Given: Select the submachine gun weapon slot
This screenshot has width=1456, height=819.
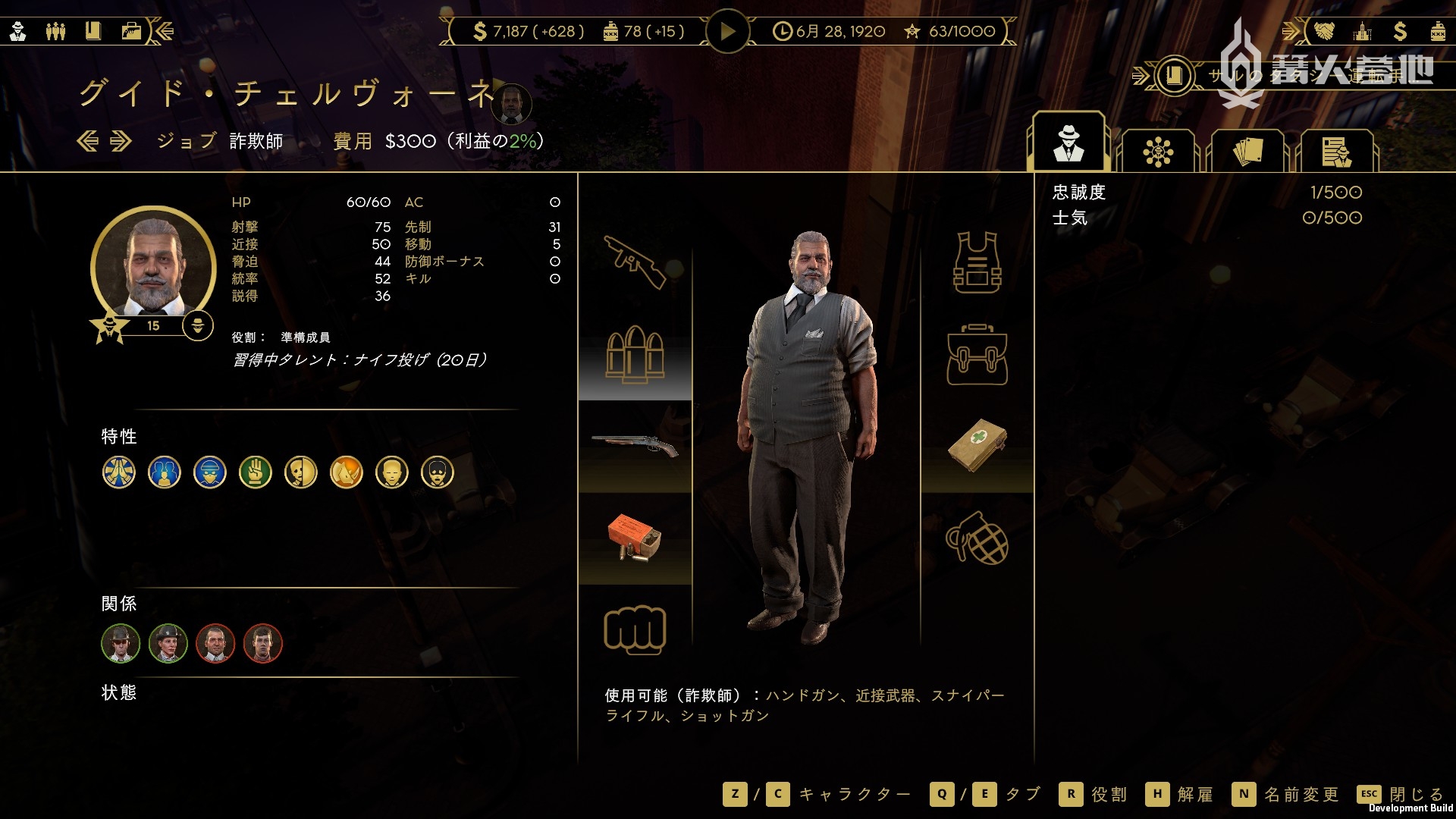Looking at the screenshot, I should tap(635, 262).
